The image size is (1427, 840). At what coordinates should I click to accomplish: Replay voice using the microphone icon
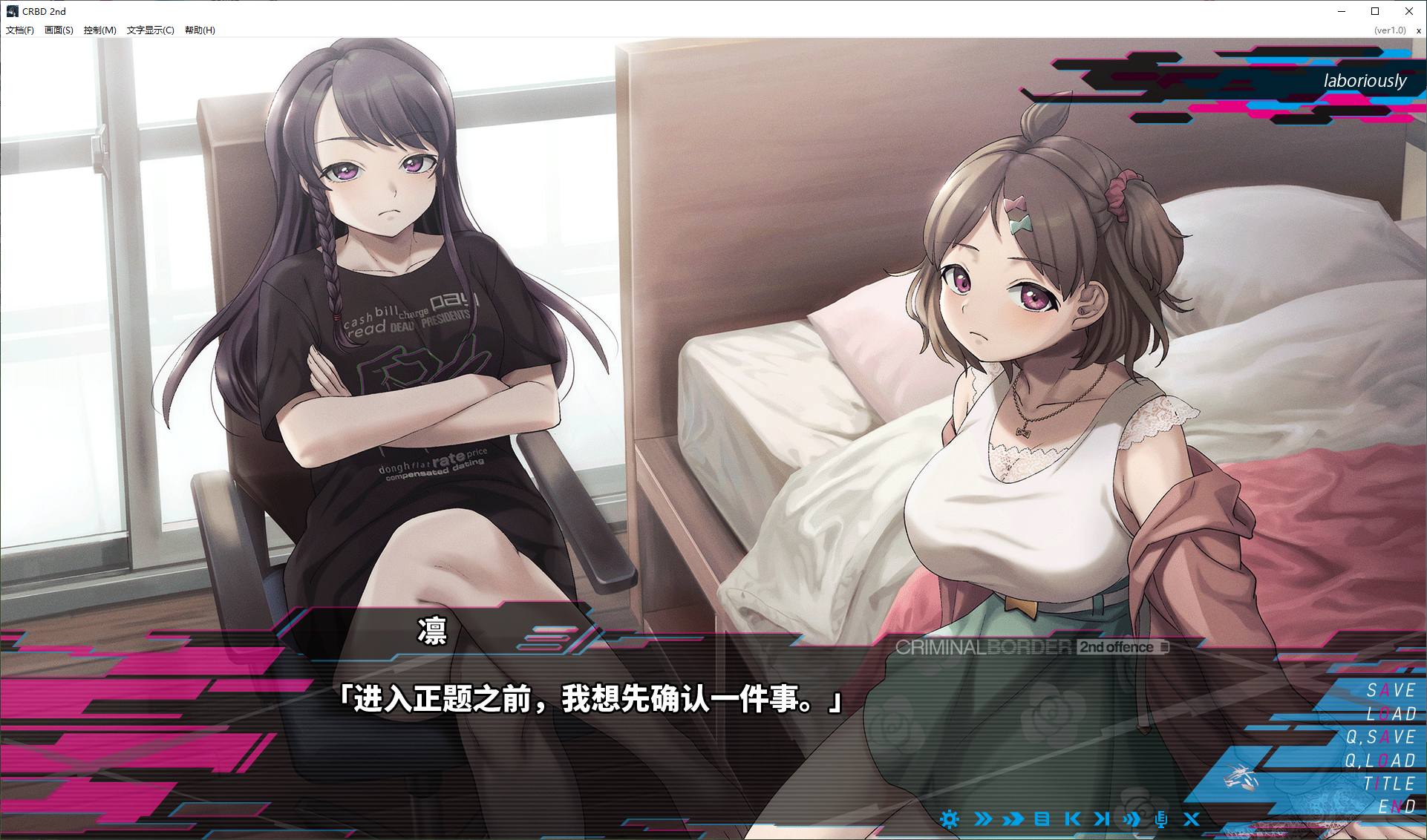click(x=1161, y=819)
